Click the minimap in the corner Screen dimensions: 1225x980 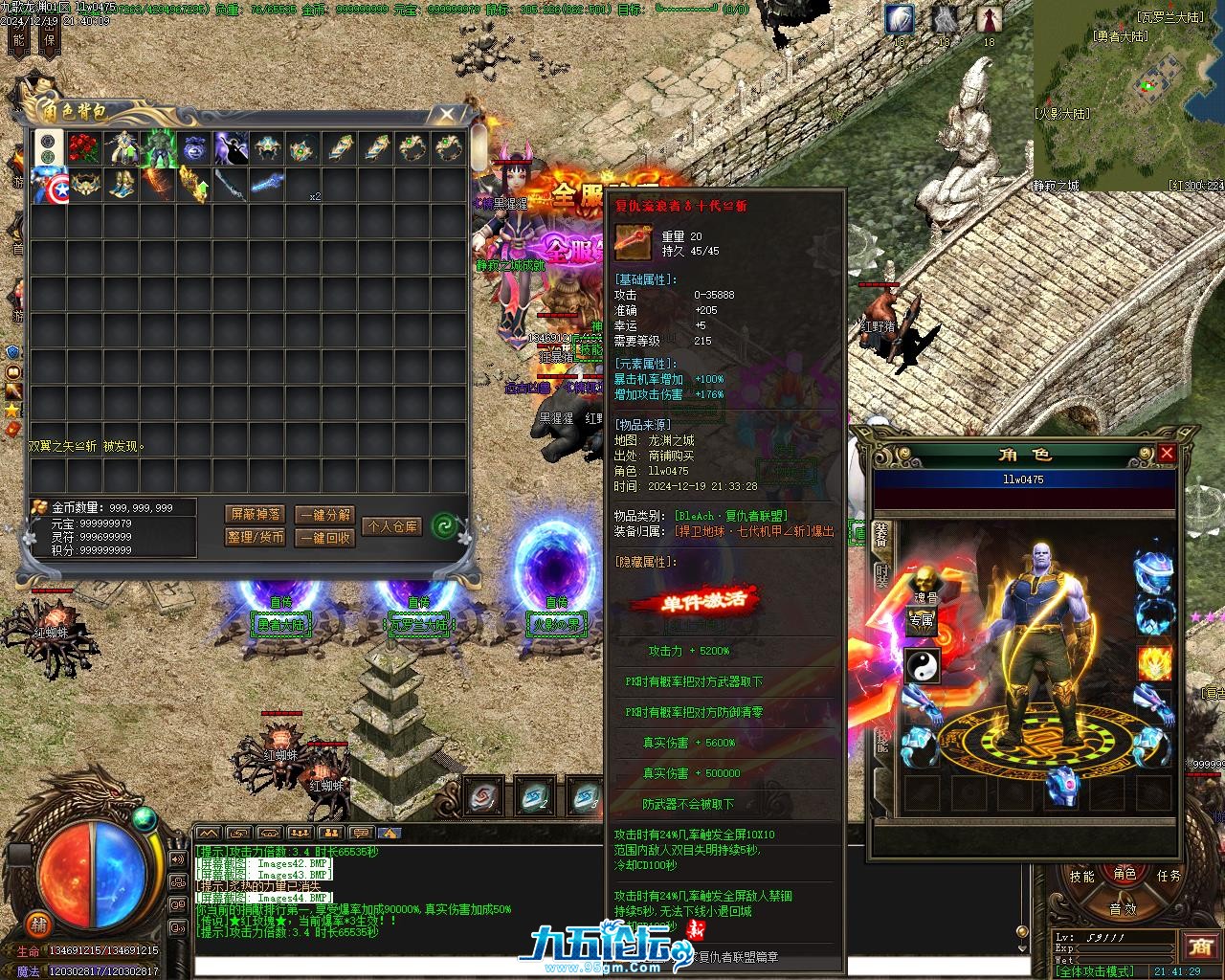pyautogui.click(x=1129, y=96)
